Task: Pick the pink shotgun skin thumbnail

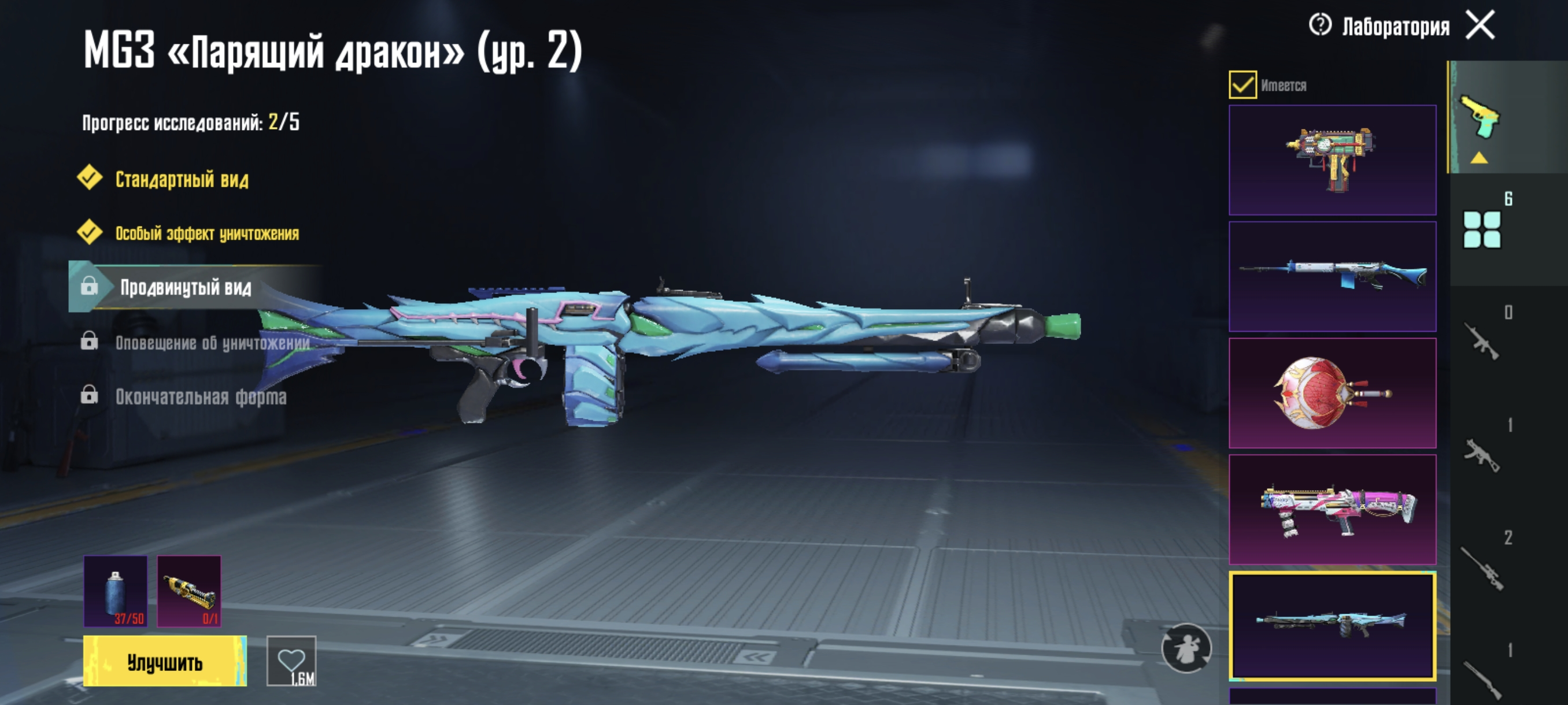Action: click(x=1332, y=510)
